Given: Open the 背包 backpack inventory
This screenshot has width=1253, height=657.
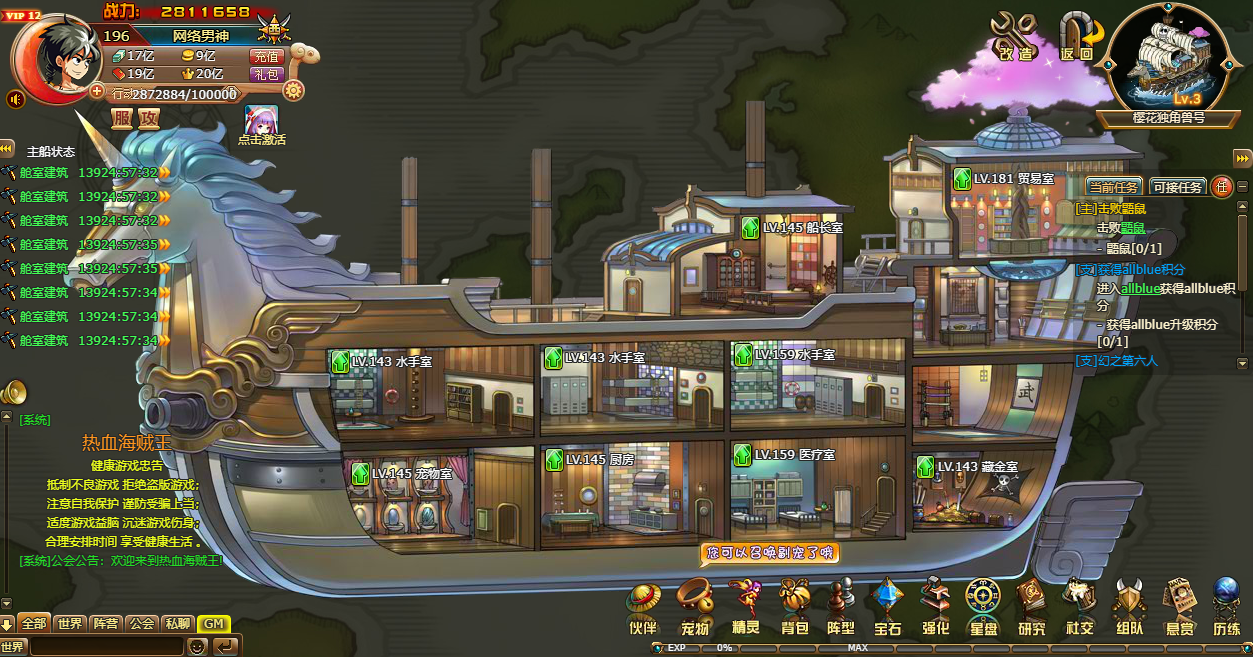Looking at the screenshot, I should [794, 606].
